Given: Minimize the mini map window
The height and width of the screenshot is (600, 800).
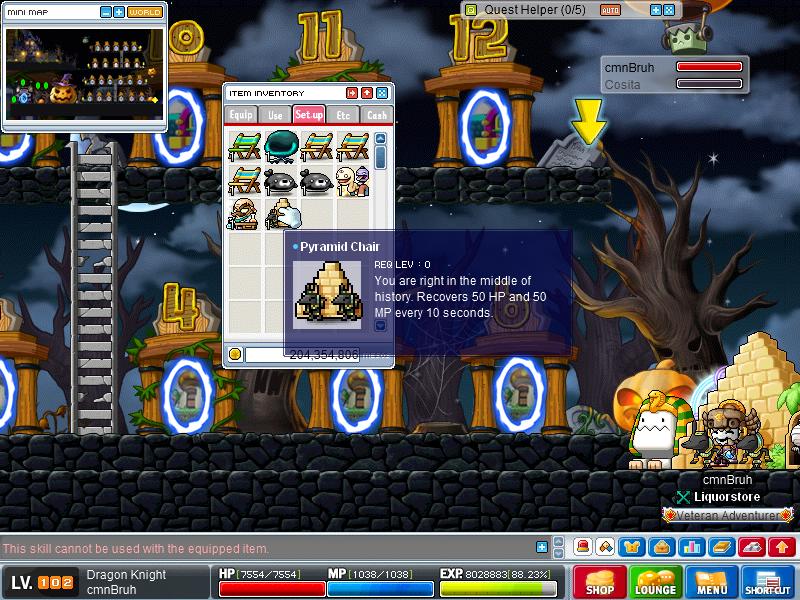Looking at the screenshot, I should pos(106,12).
